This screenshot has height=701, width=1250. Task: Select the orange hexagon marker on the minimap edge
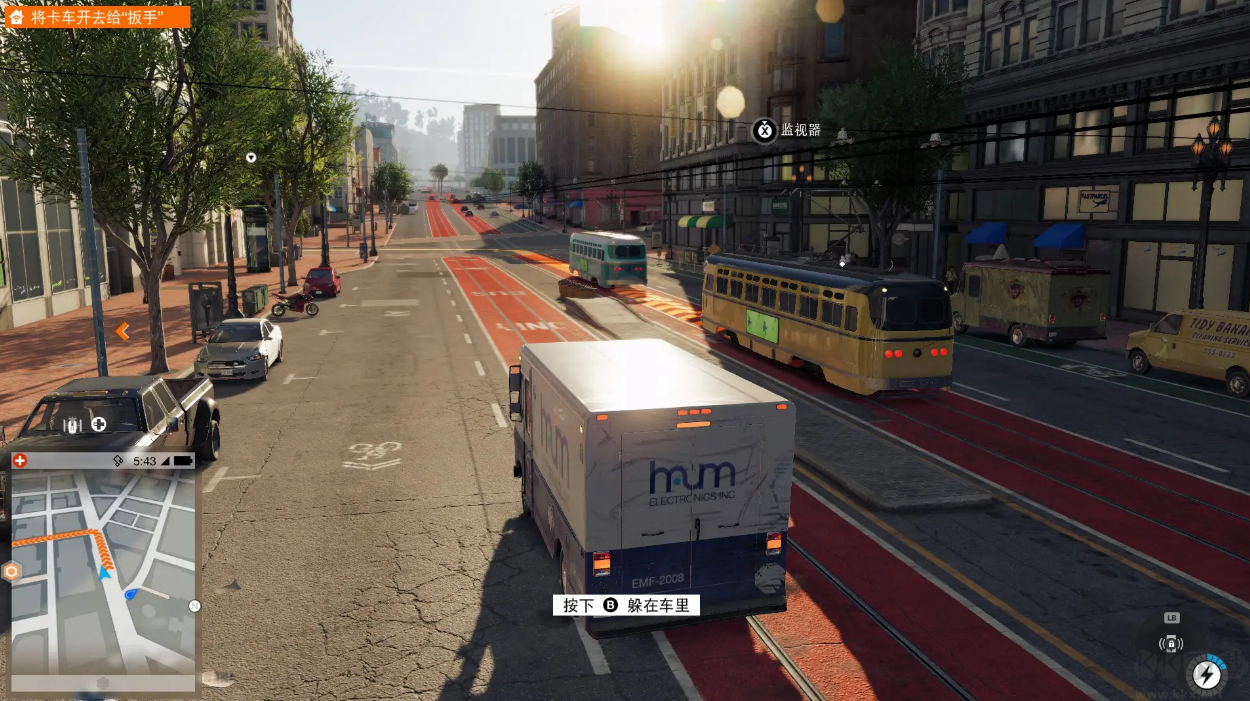coord(12,572)
